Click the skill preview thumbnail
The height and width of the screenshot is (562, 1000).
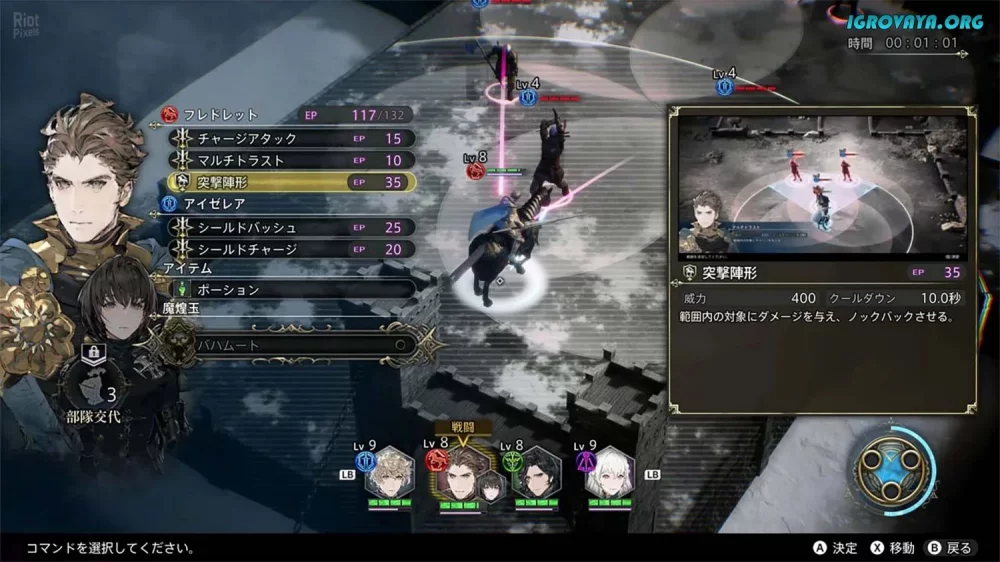pyautogui.click(x=822, y=186)
